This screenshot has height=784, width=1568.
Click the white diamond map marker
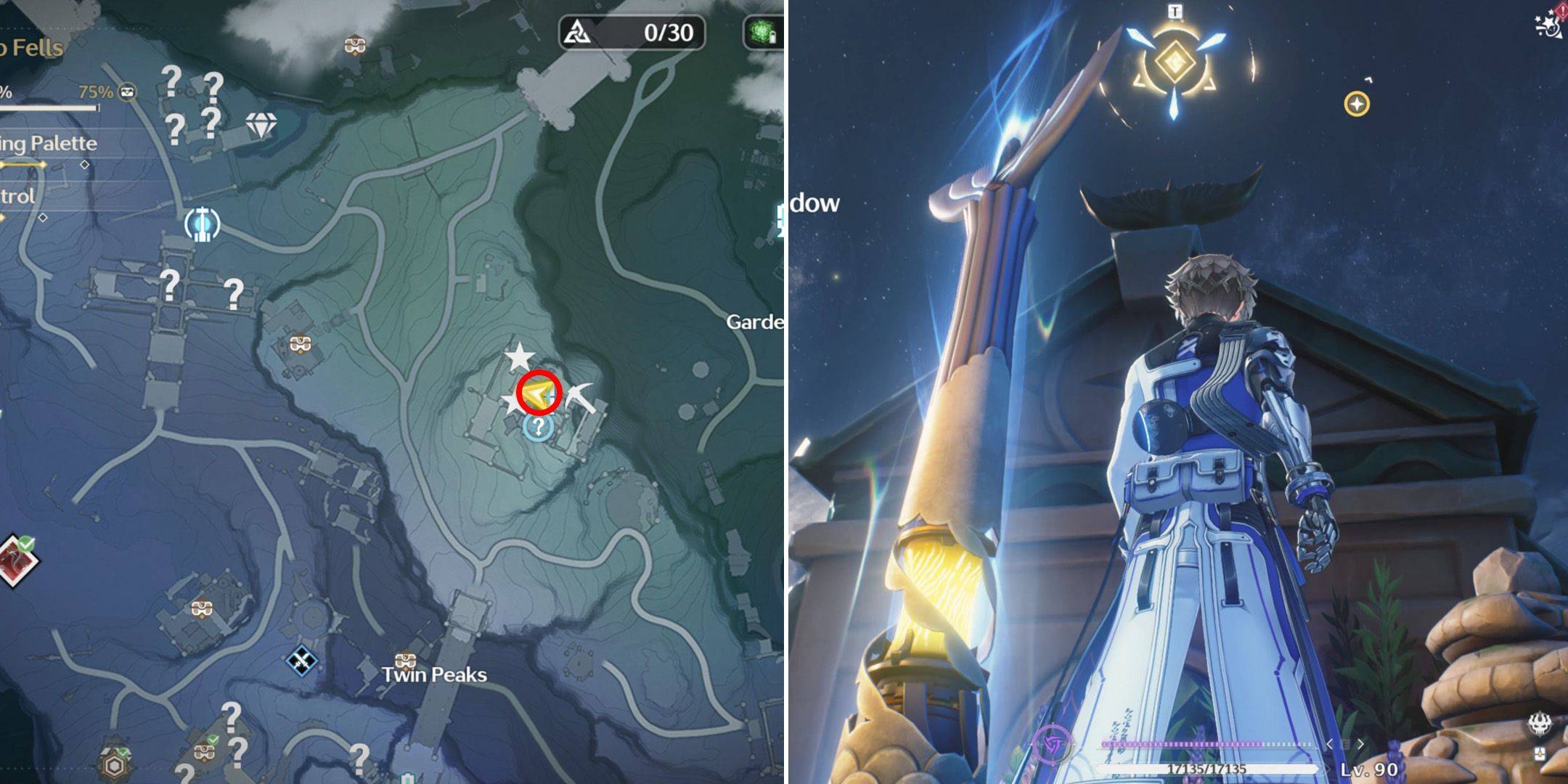[261, 126]
